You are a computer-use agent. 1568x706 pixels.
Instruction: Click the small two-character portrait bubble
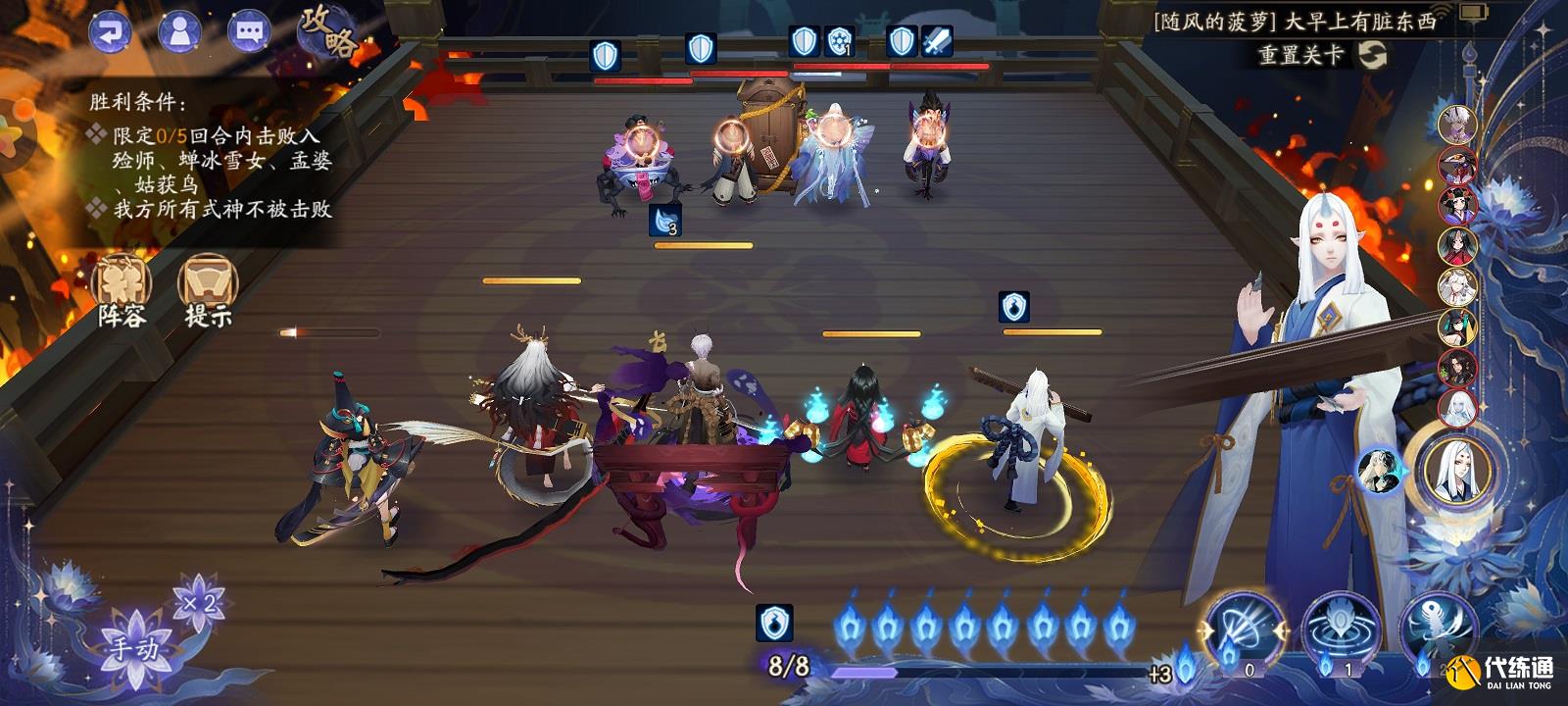1380,471
